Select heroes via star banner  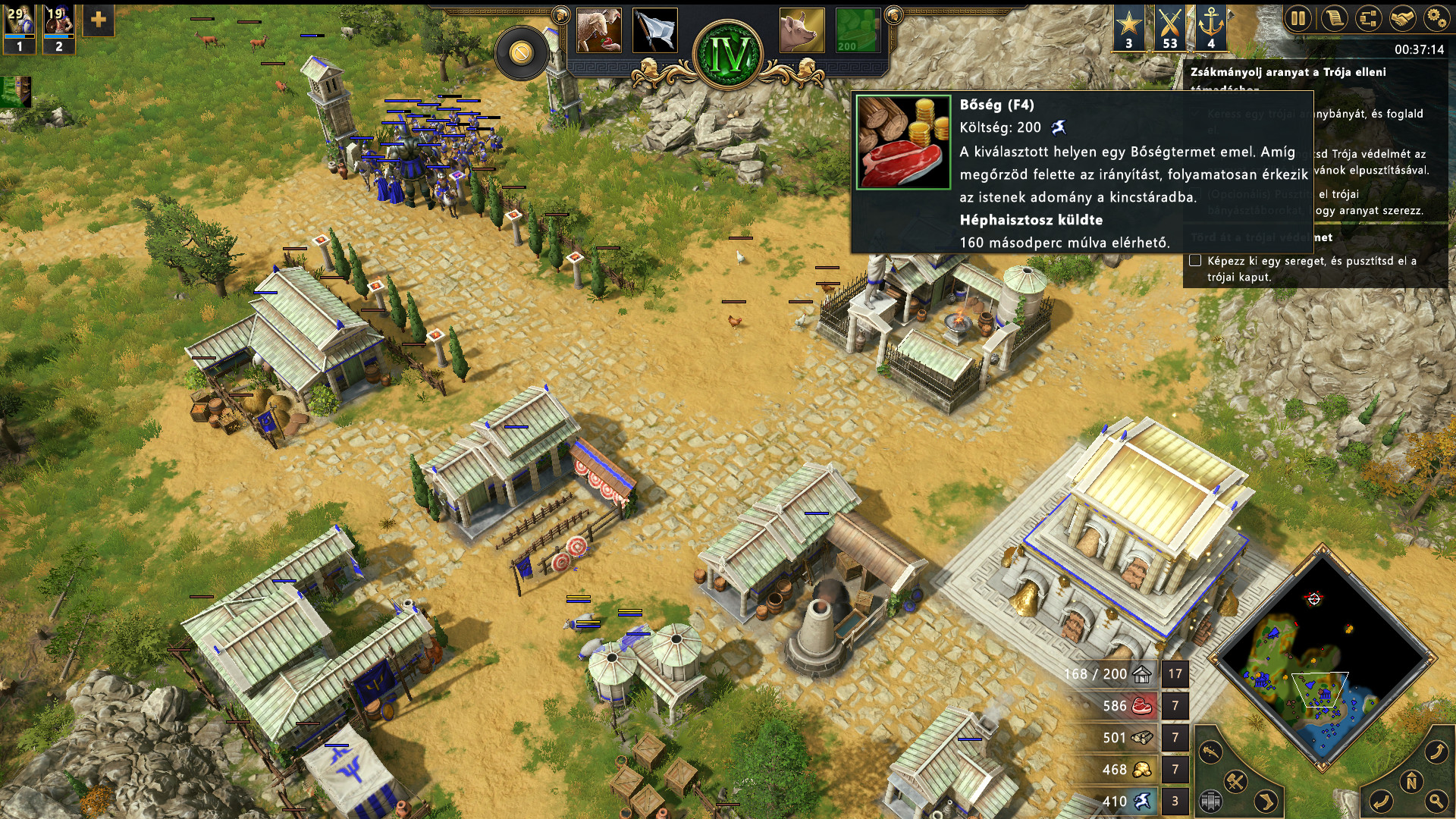coord(1128,28)
